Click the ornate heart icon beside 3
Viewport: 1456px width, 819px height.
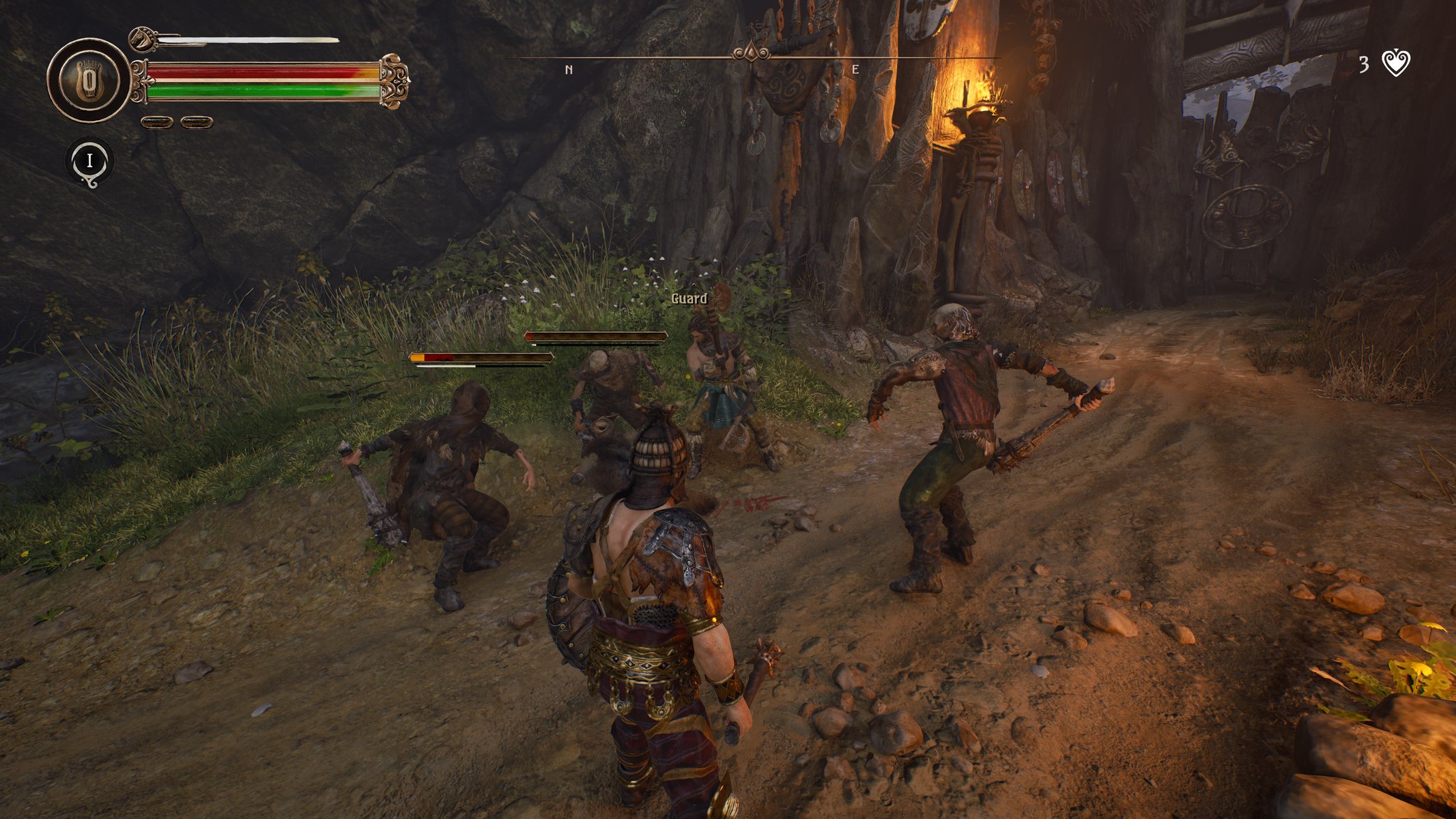click(x=1396, y=63)
